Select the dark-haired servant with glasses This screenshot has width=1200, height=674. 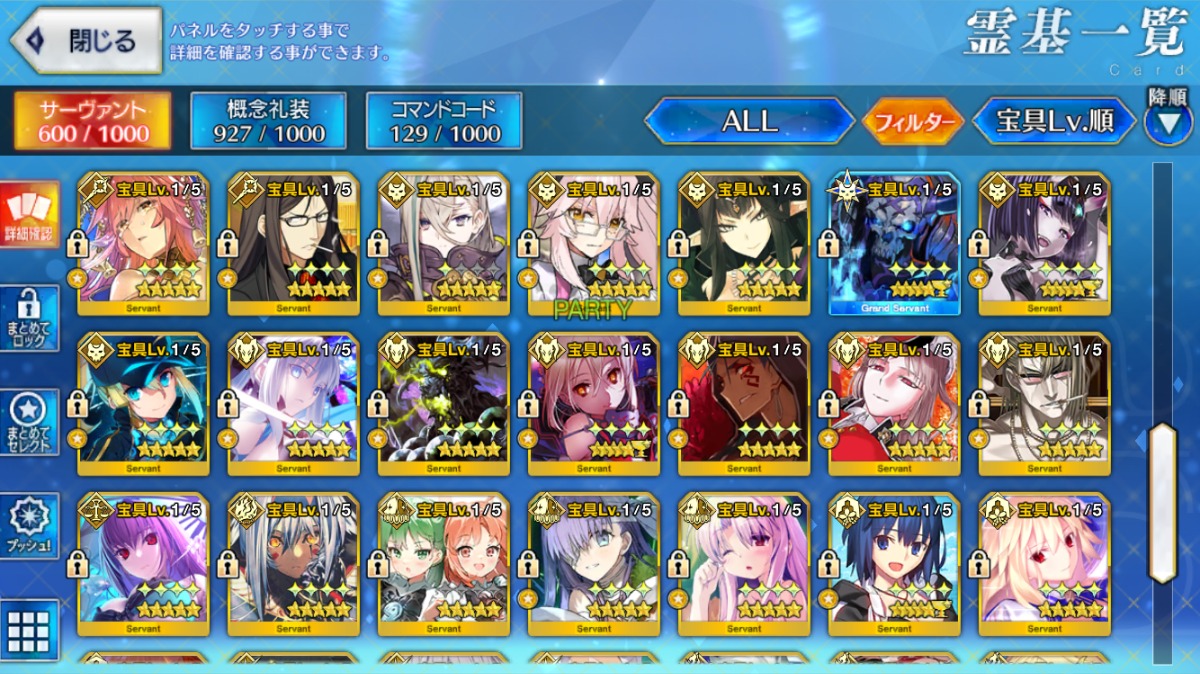pos(294,243)
